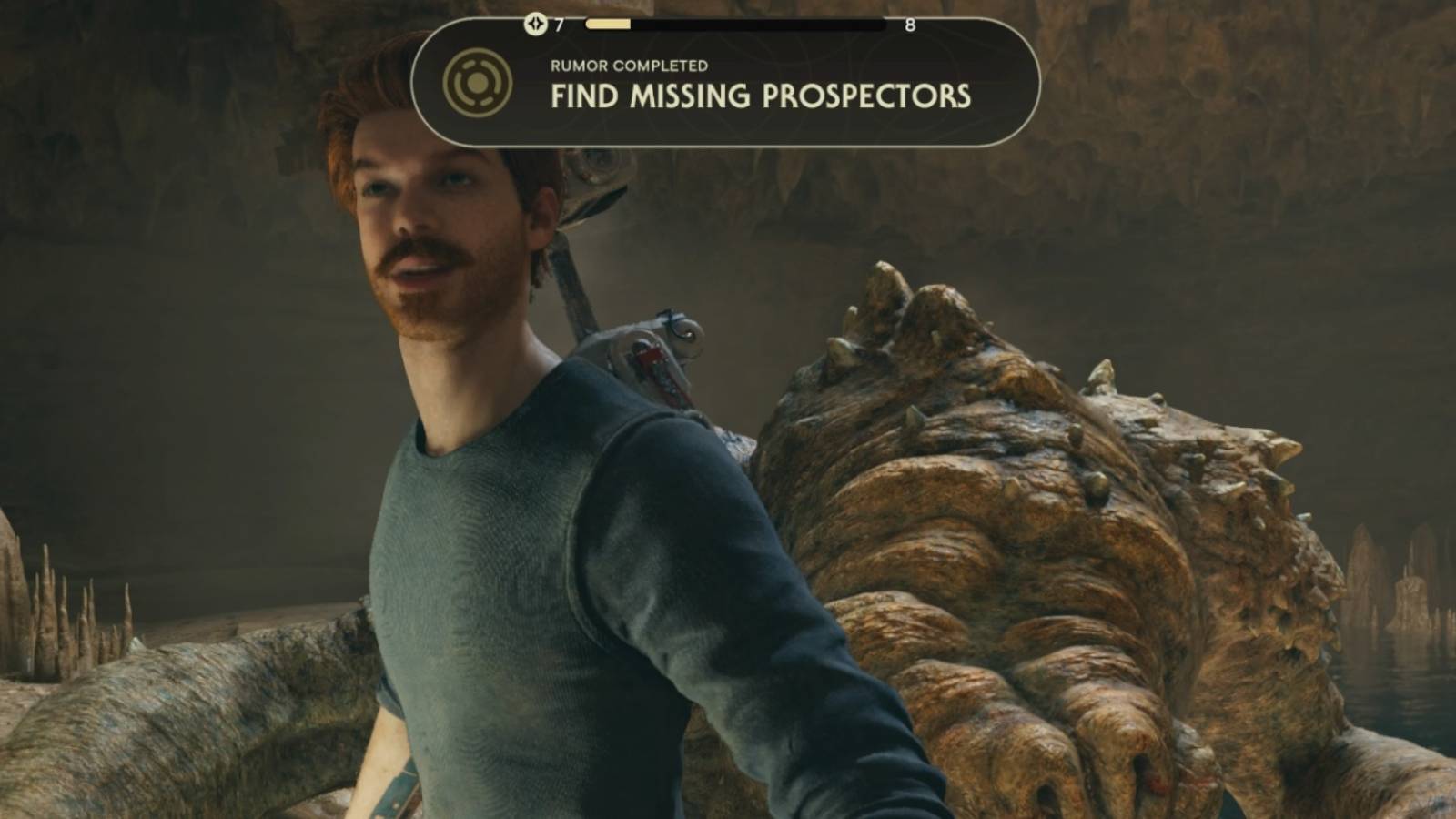Image resolution: width=1456 pixels, height=819 pixels.
Task: Select the diamond skill point icon
Action: tap(533, 25)
